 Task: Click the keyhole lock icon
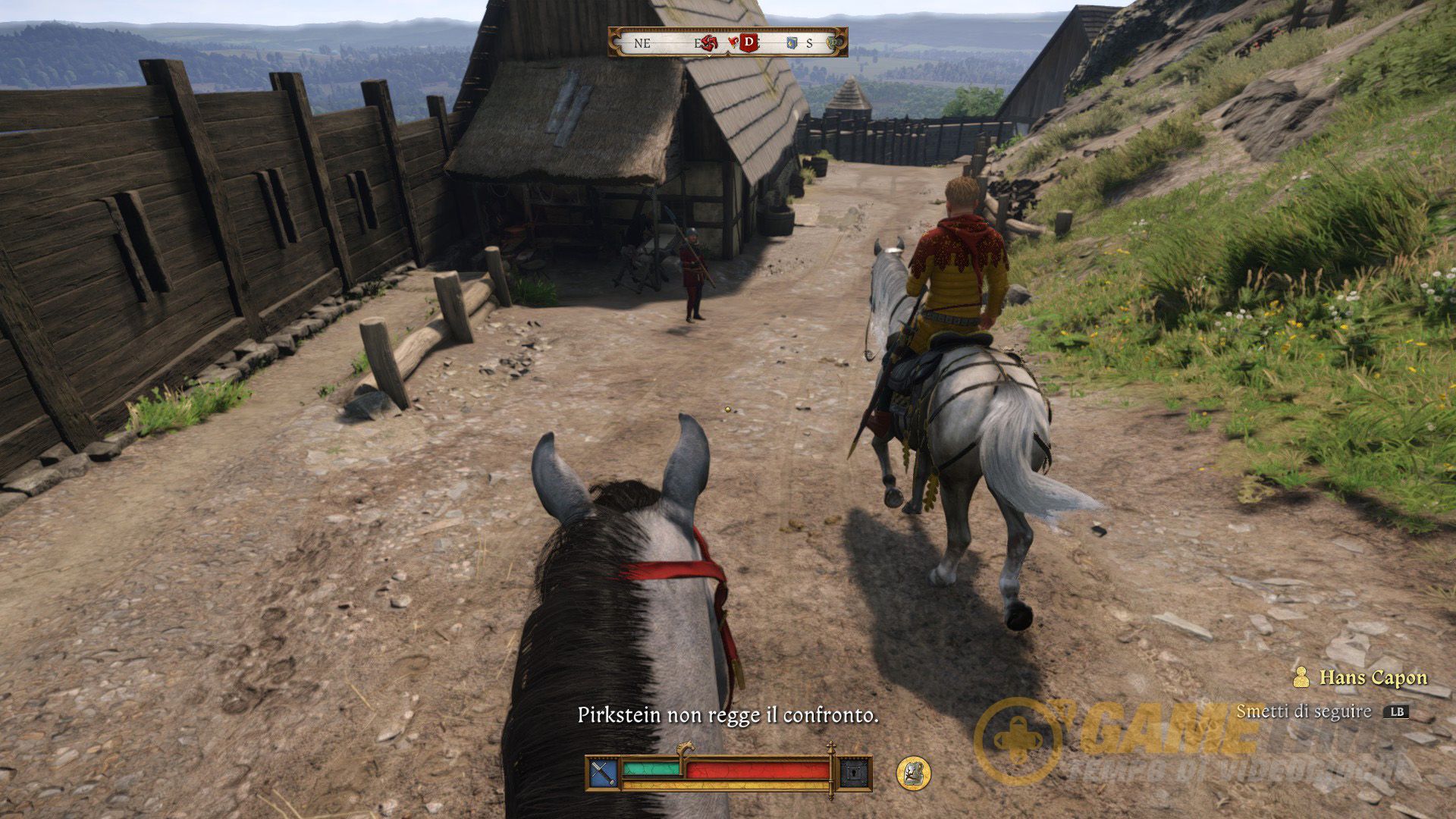click(855, 773)
